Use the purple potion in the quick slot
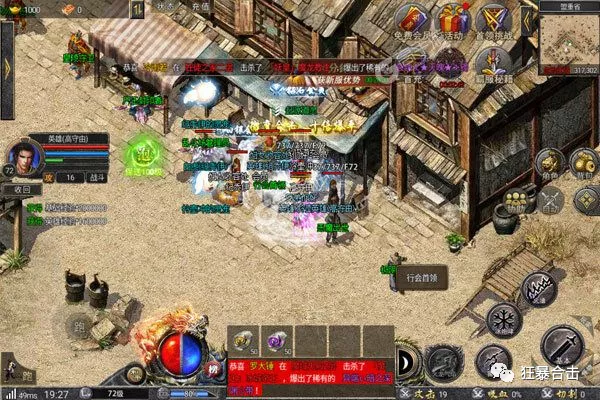 pyautogui.click(x=274, y=339)
